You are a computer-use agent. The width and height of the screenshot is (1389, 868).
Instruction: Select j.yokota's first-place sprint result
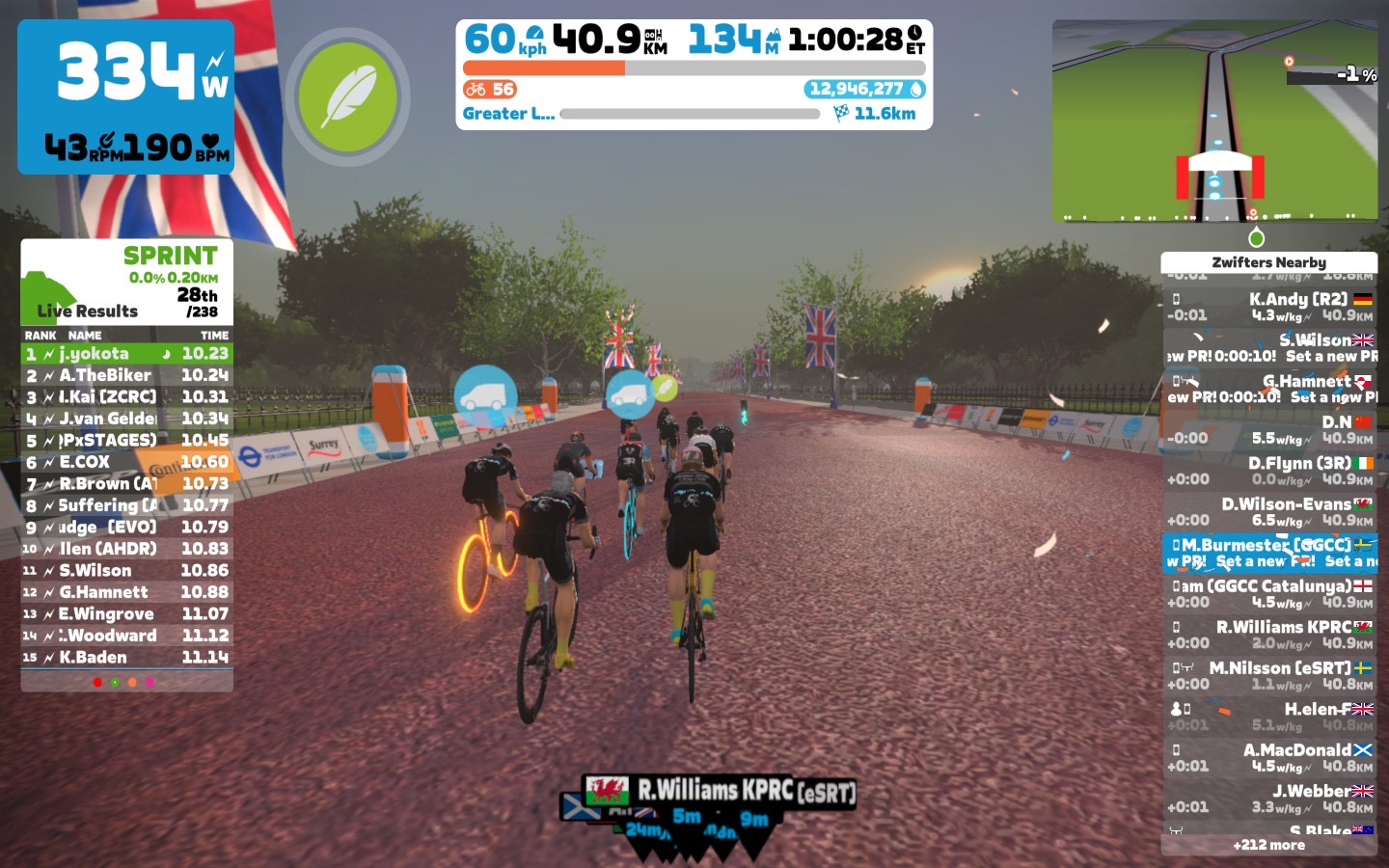[126, 354]
